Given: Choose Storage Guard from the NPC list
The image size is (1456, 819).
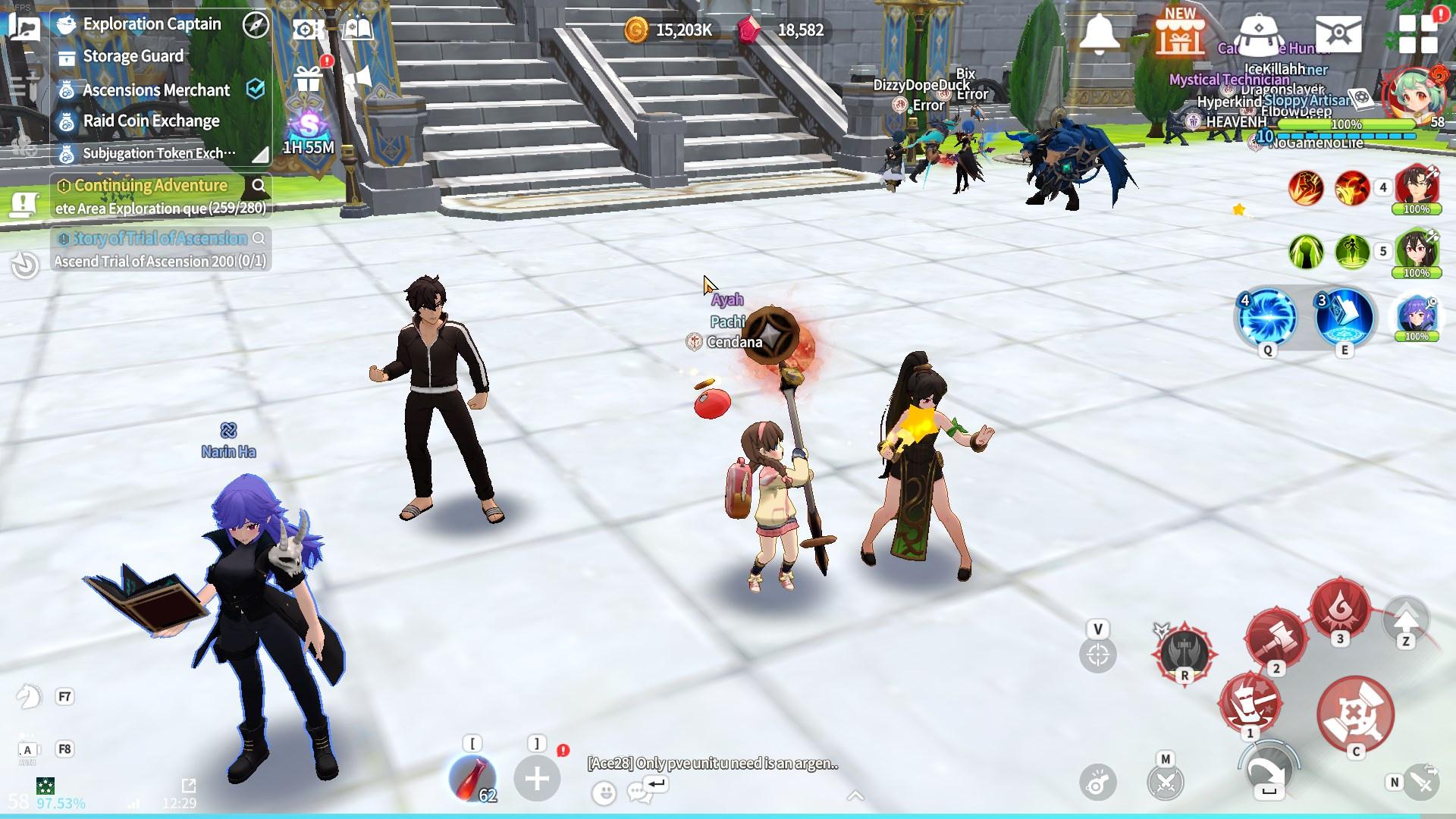Looking at the screenshot, I should (133, 56).
